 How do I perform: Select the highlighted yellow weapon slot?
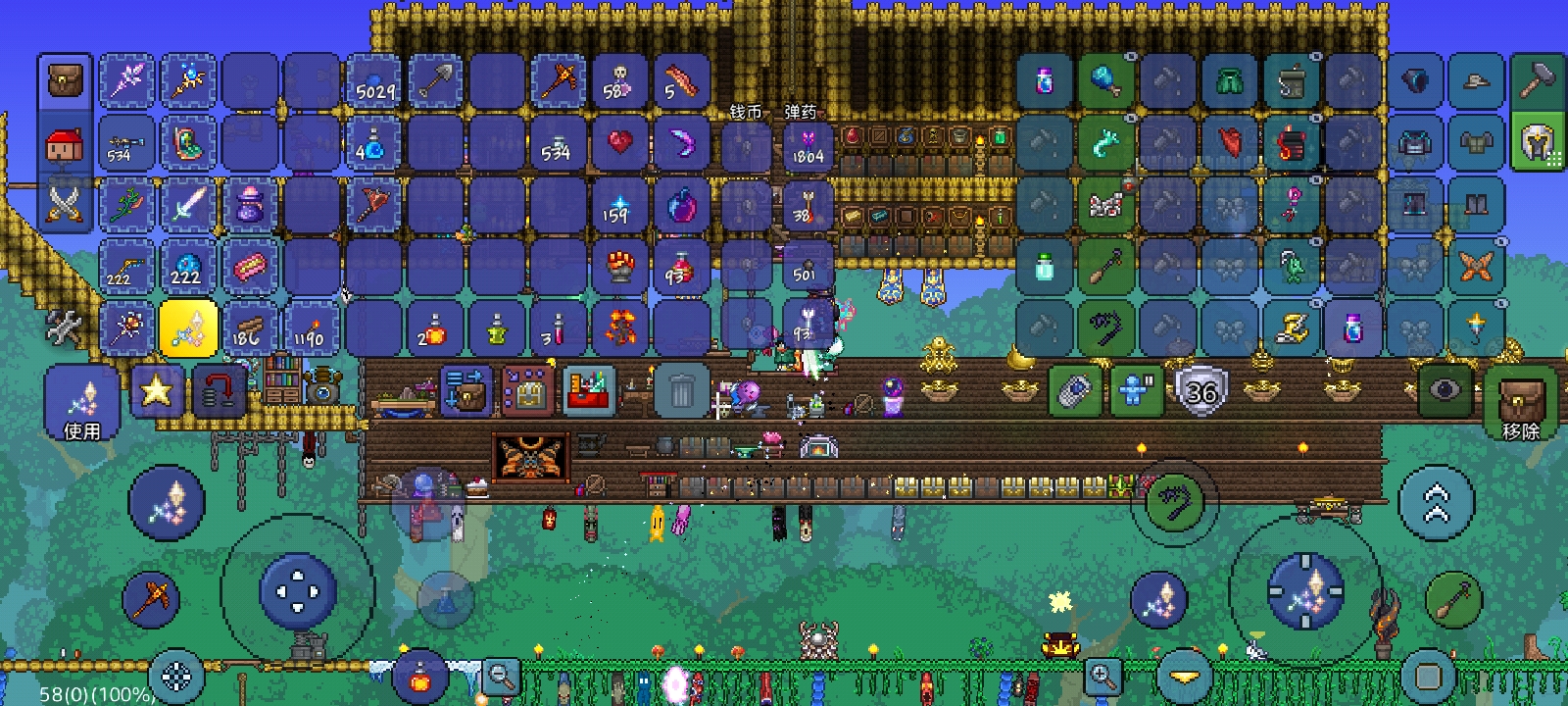point(188,328)
